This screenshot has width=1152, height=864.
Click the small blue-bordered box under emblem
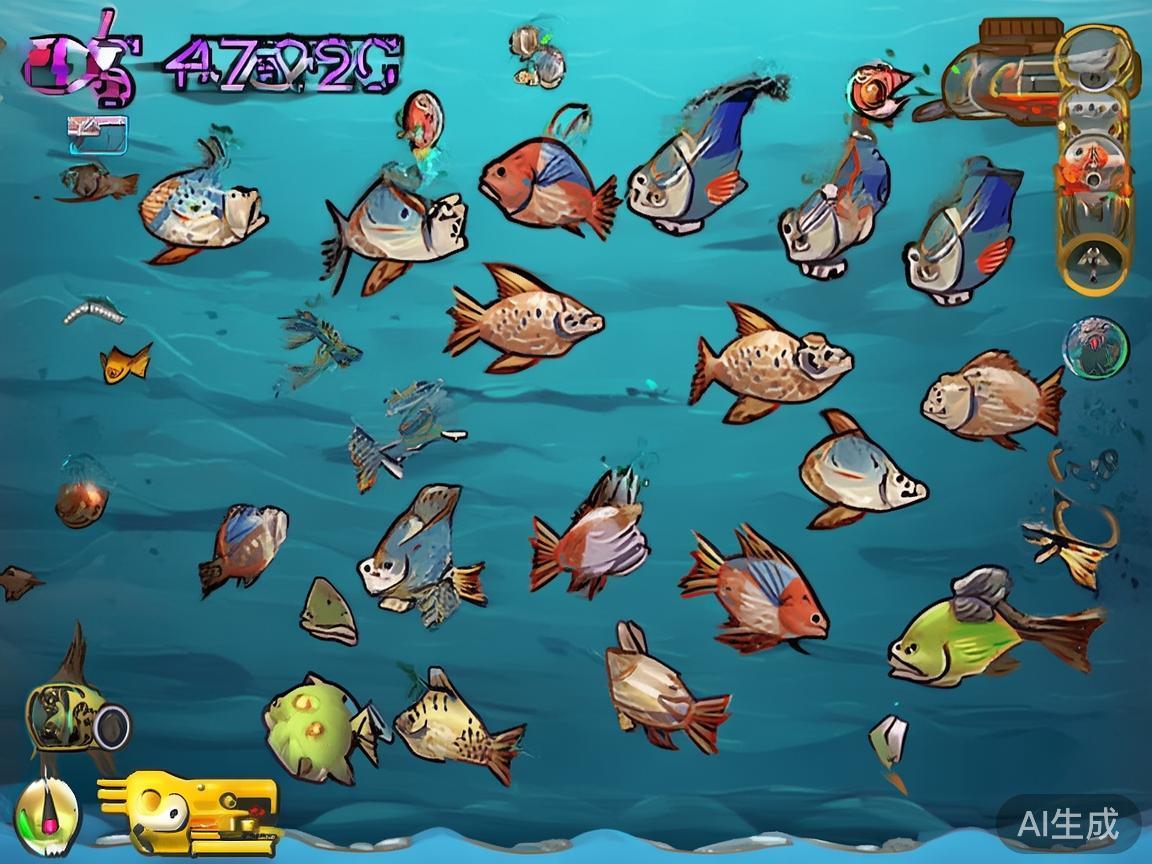98,135
